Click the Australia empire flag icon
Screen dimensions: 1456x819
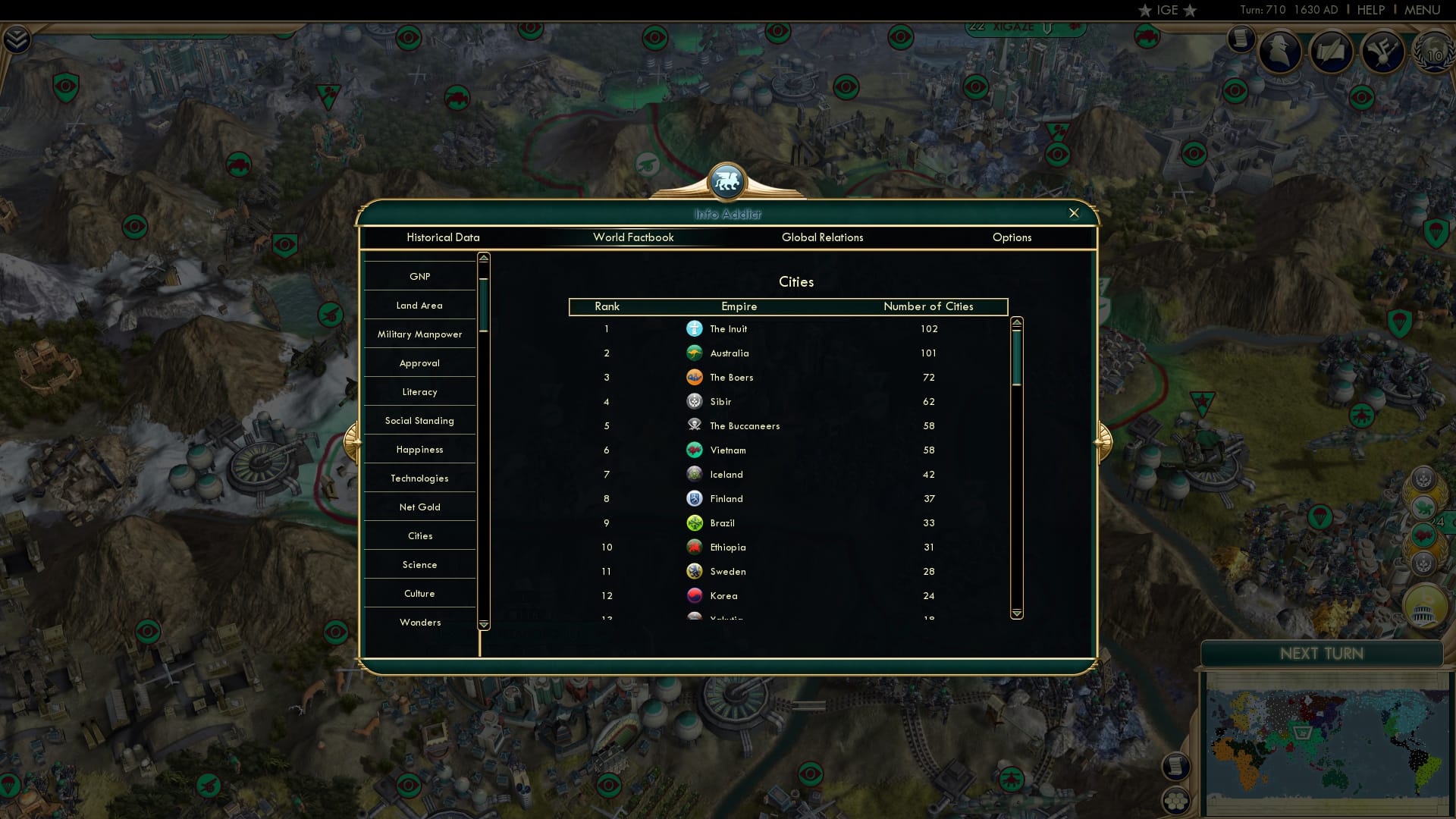695,353
